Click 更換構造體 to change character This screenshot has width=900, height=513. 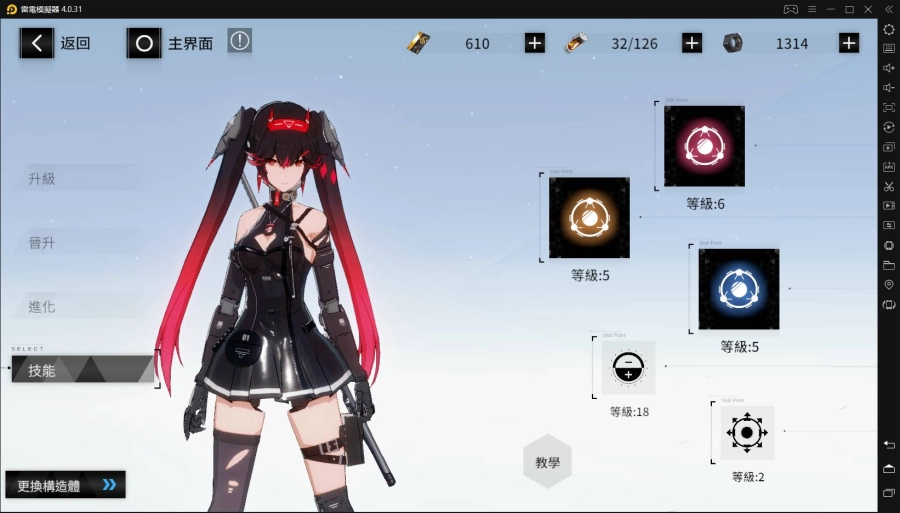(66, 485)
